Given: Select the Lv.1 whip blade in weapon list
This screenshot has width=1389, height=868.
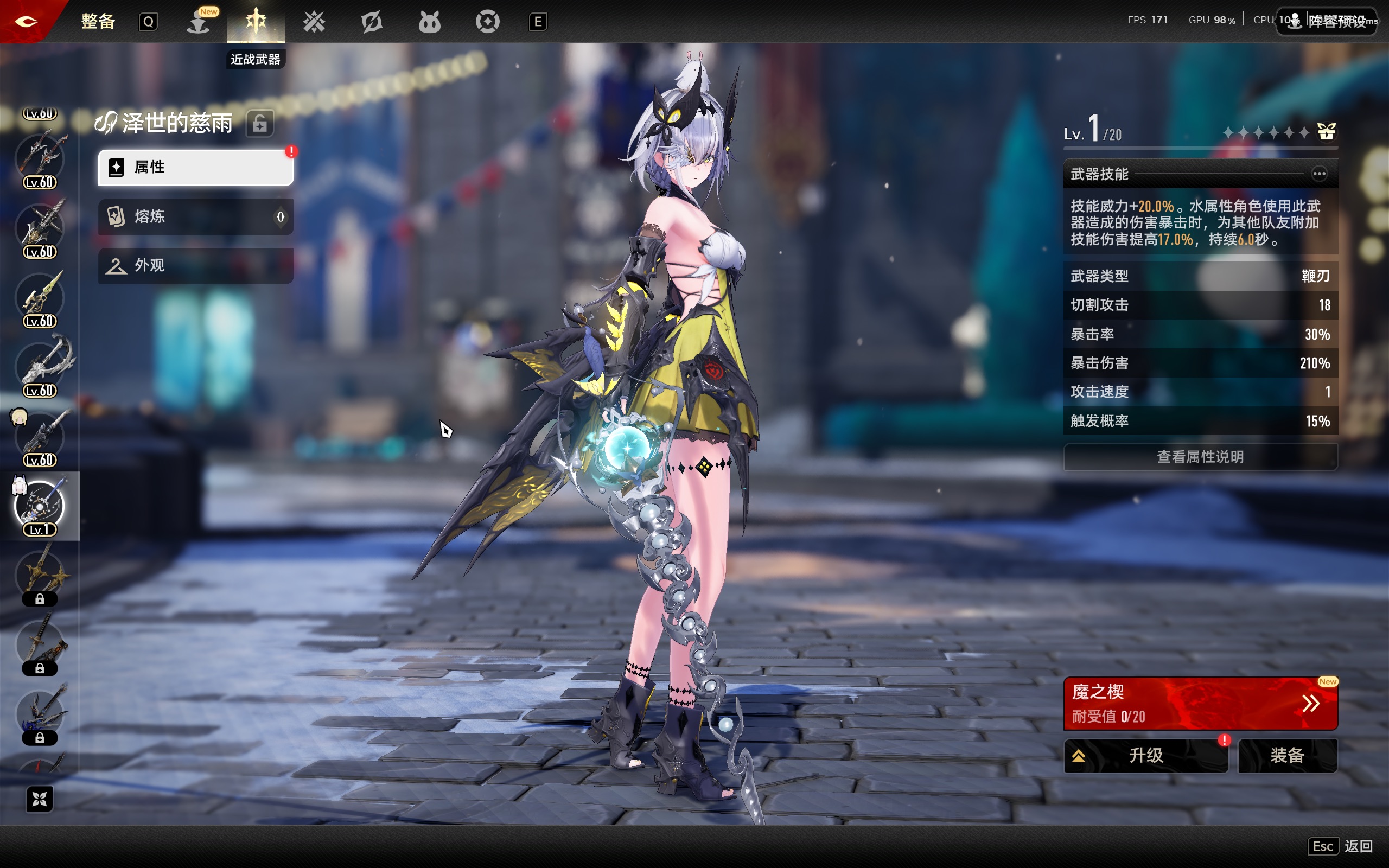Looking at the screenshot, I should click(x=40, y=506).
